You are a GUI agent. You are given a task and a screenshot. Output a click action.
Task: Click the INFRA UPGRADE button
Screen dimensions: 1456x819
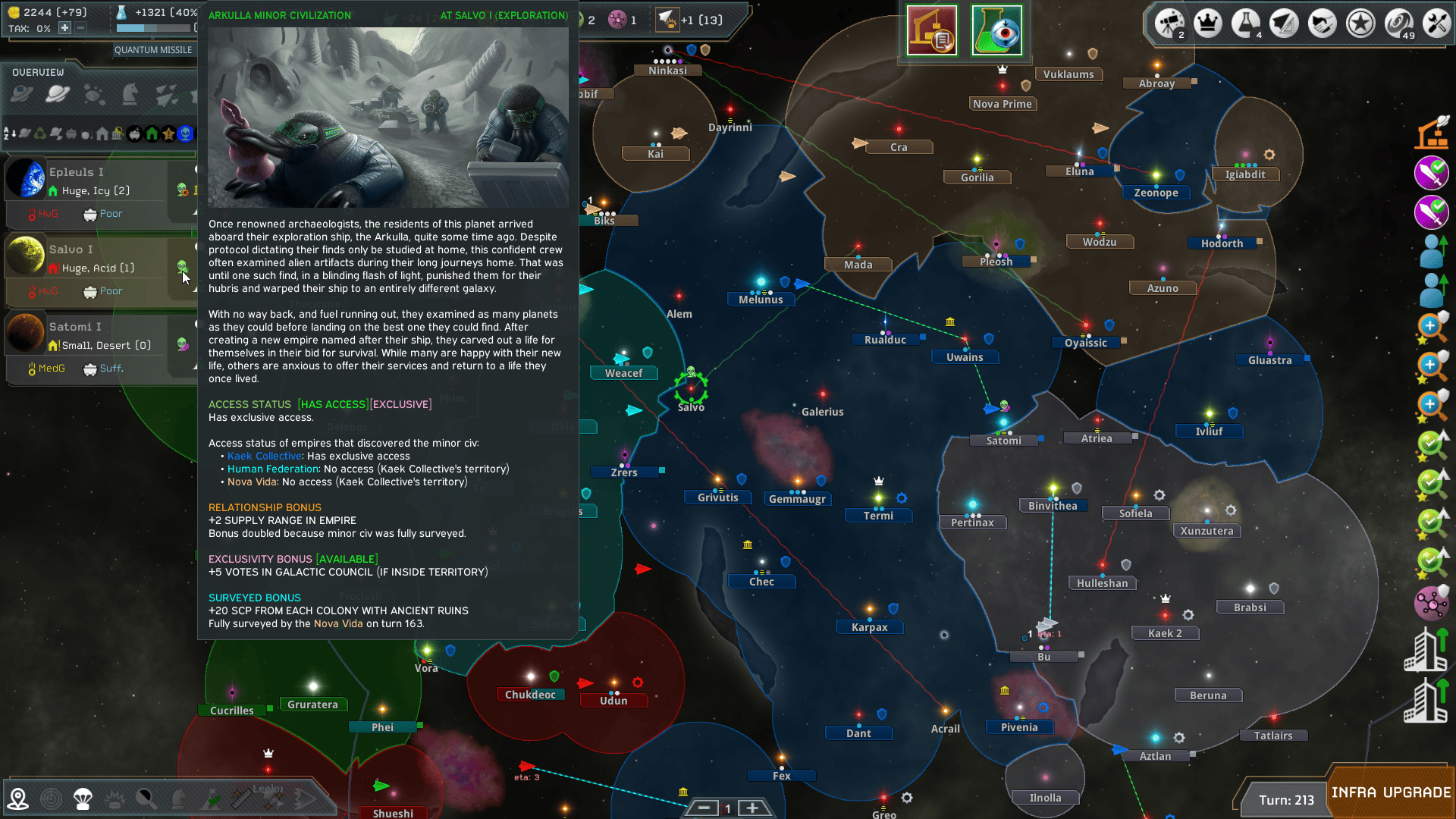(x=1393, y=793)
